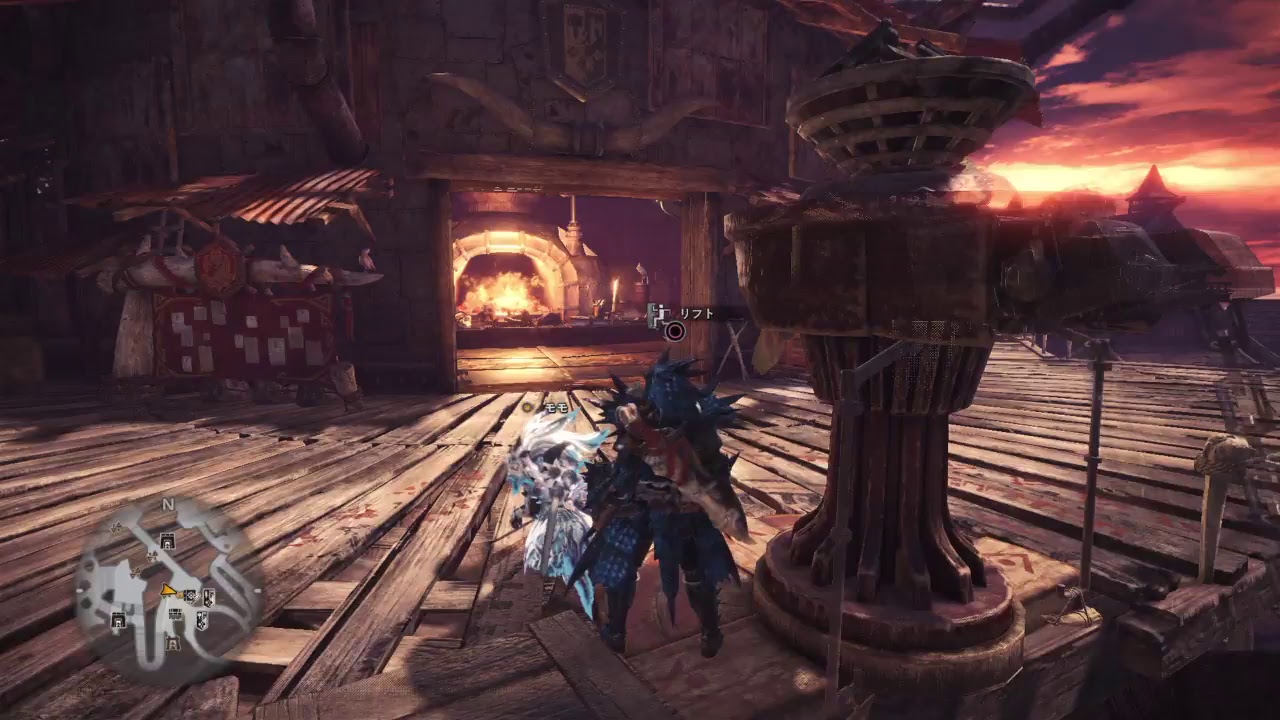Click the yellow player arrow on minimap
The image size is (1280, 720).
(167, 590)
